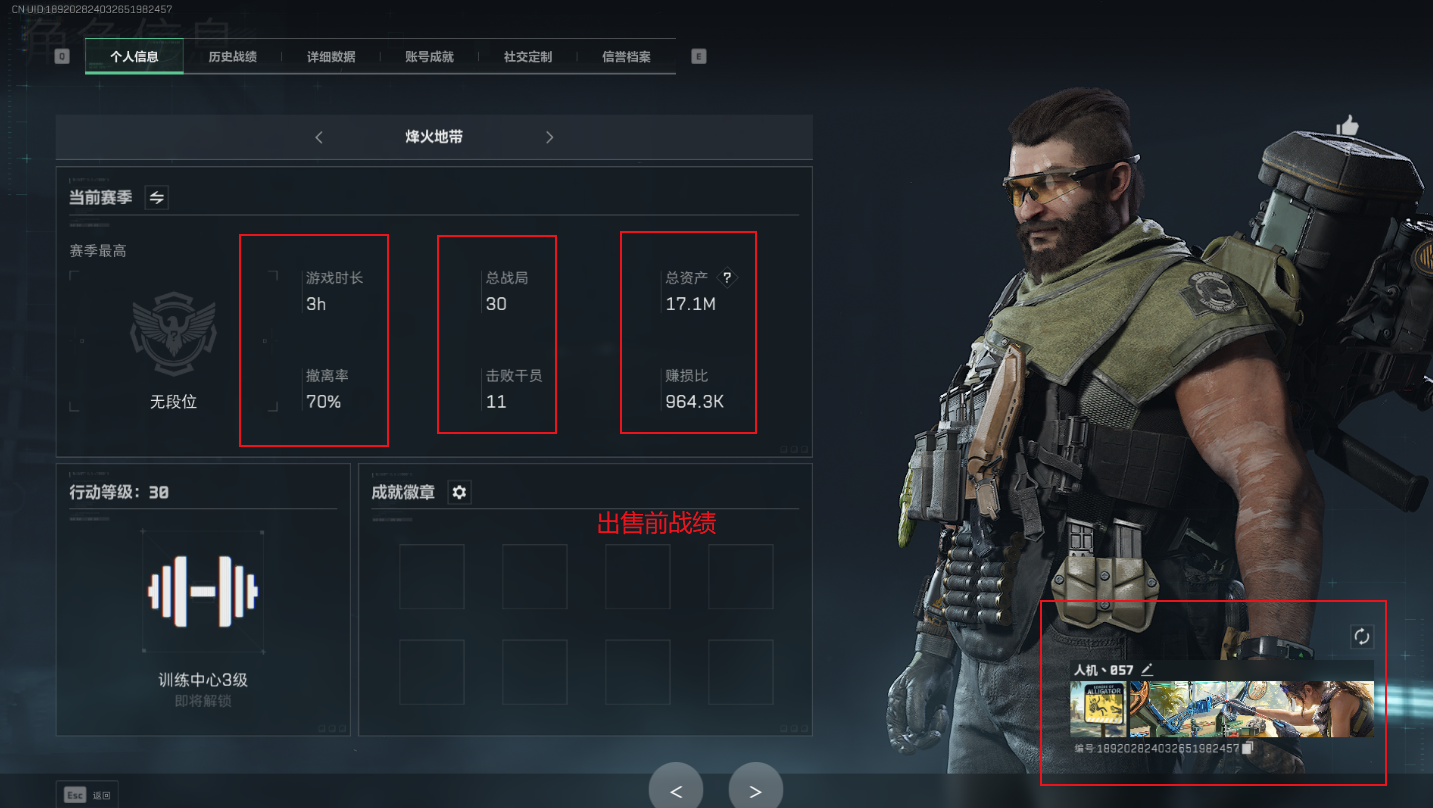Switch to the 个人信息 tab
This screenshot has height=808, width=1433.
[x=134, y=57]
